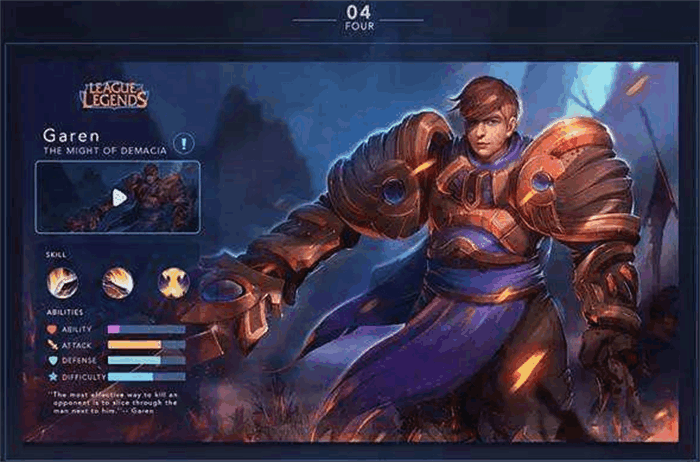
Task: Select the crossed swords spin skill icon
Action: pyautogui.click(x=173, y=283)
